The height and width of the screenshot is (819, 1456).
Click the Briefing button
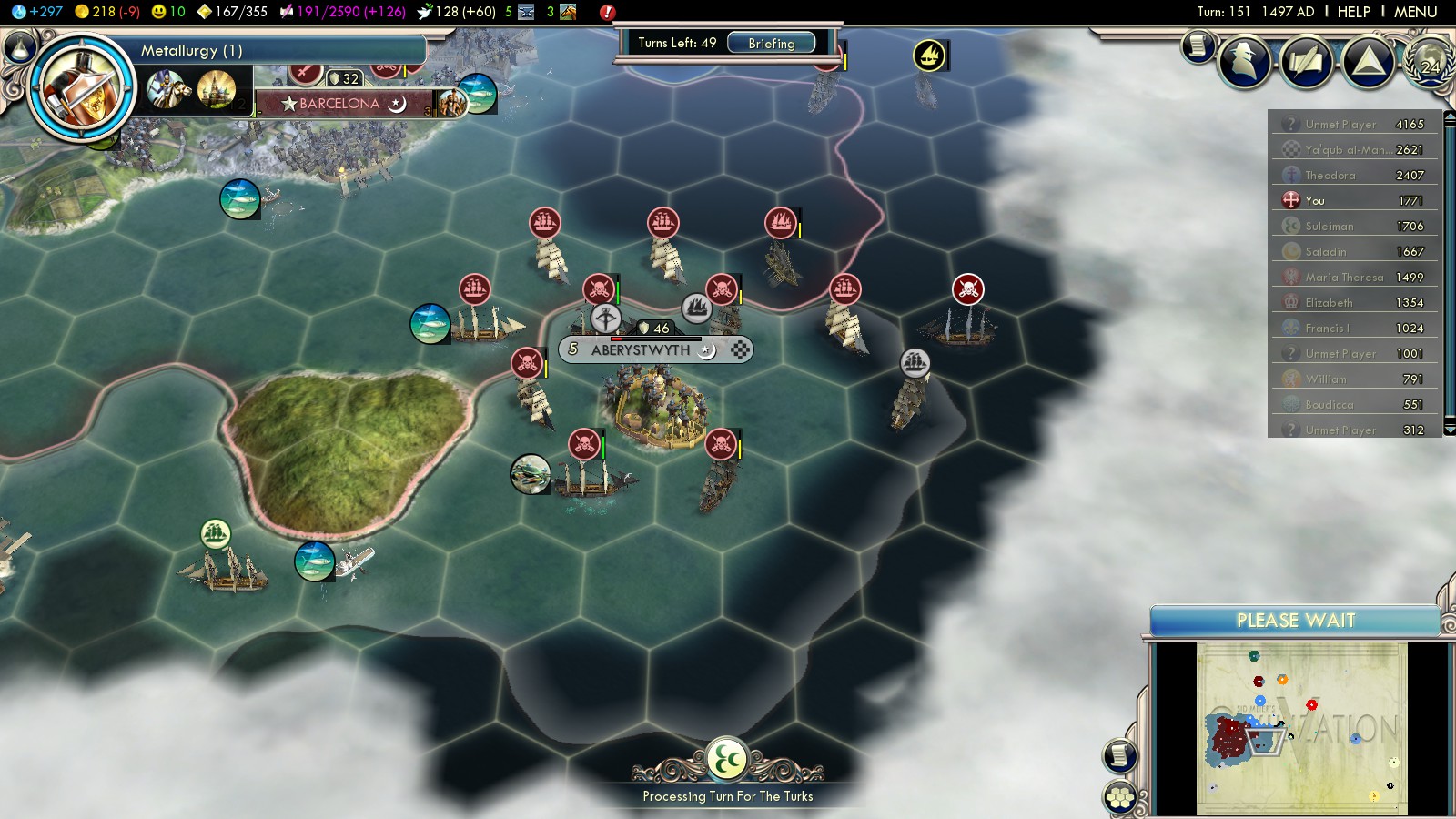(x=771, y=43)
